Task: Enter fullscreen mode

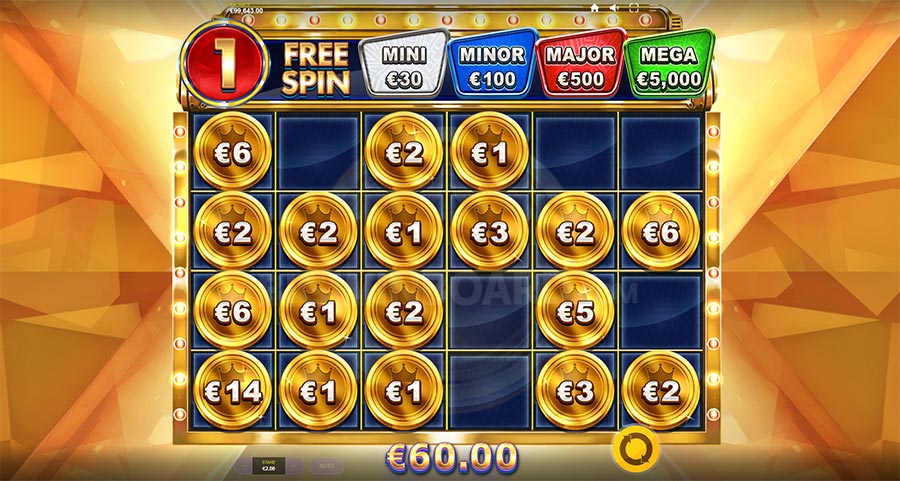Action: point(633,8)
